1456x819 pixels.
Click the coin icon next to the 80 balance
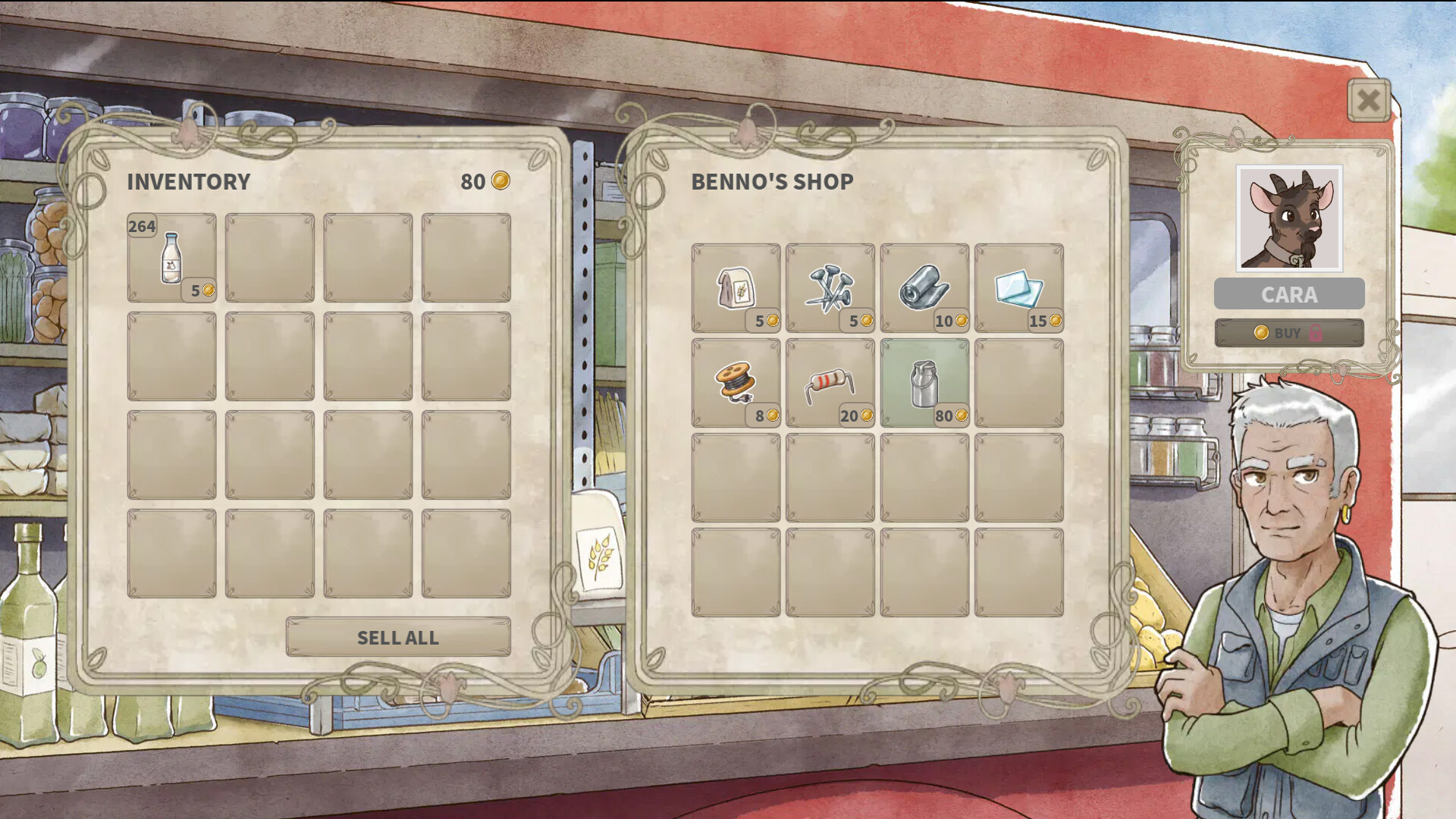[x=502, y=181]
